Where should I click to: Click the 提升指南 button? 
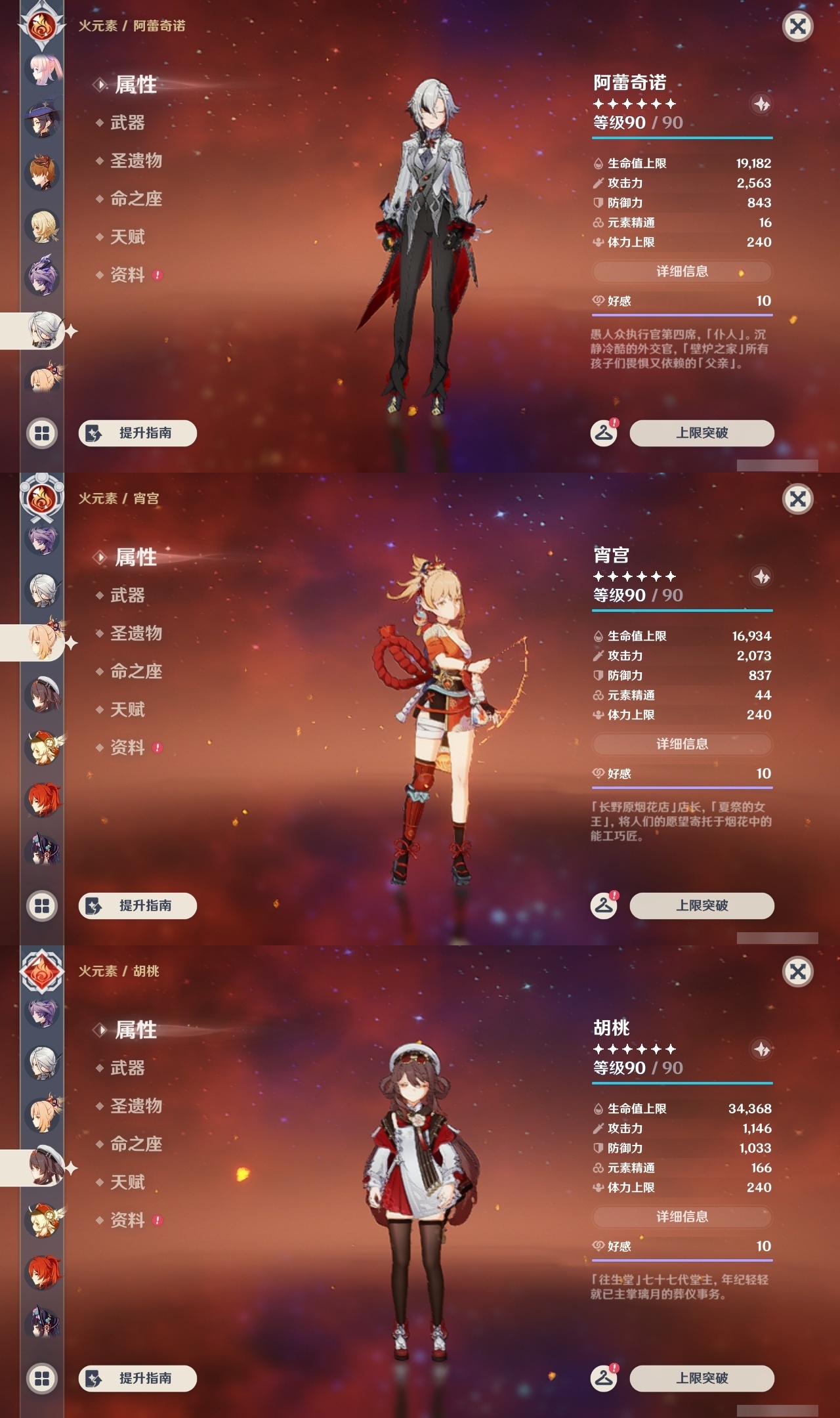click(137, 433)
